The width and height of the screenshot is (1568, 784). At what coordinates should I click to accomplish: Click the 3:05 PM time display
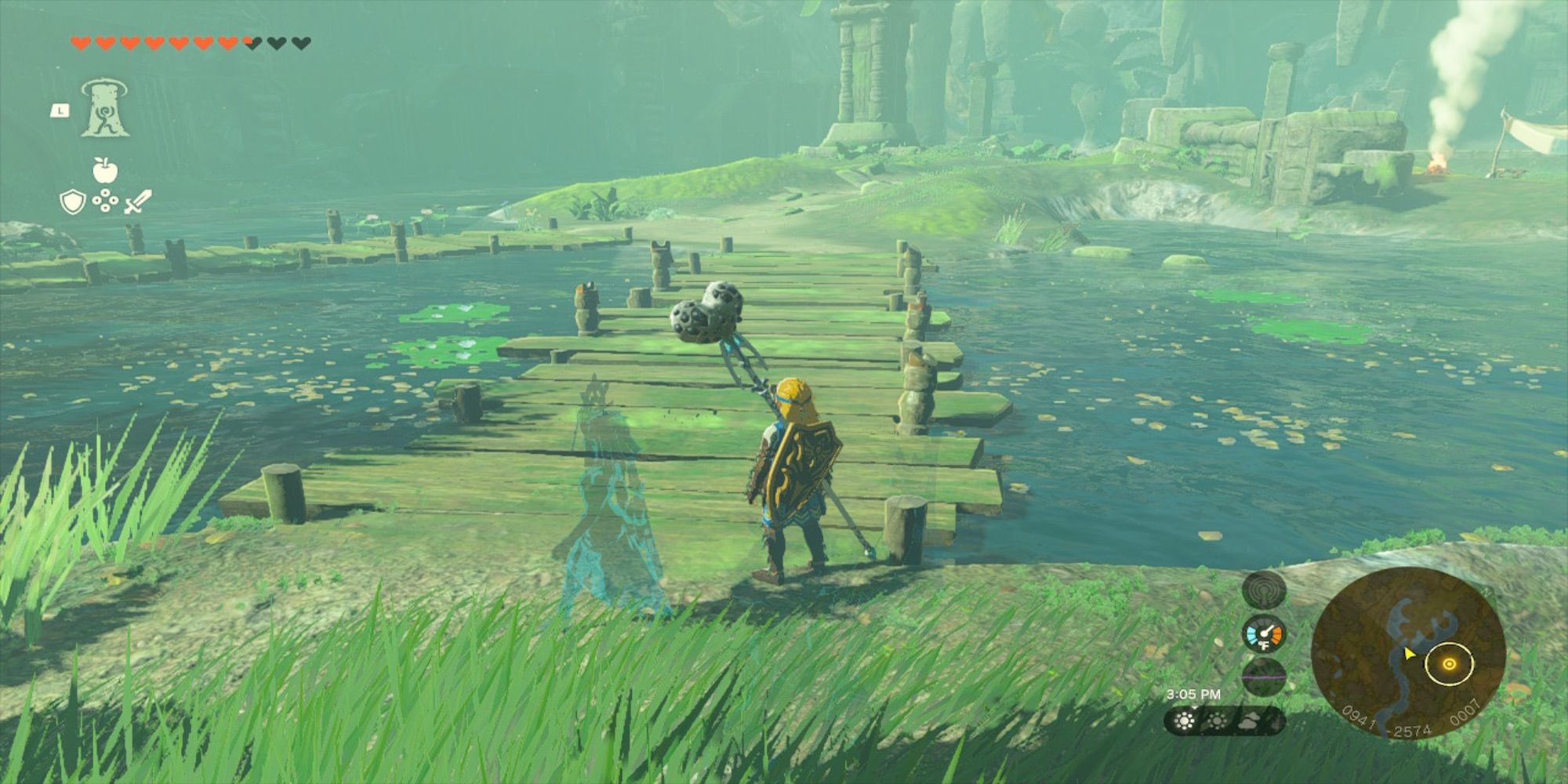pos(1195,695)
